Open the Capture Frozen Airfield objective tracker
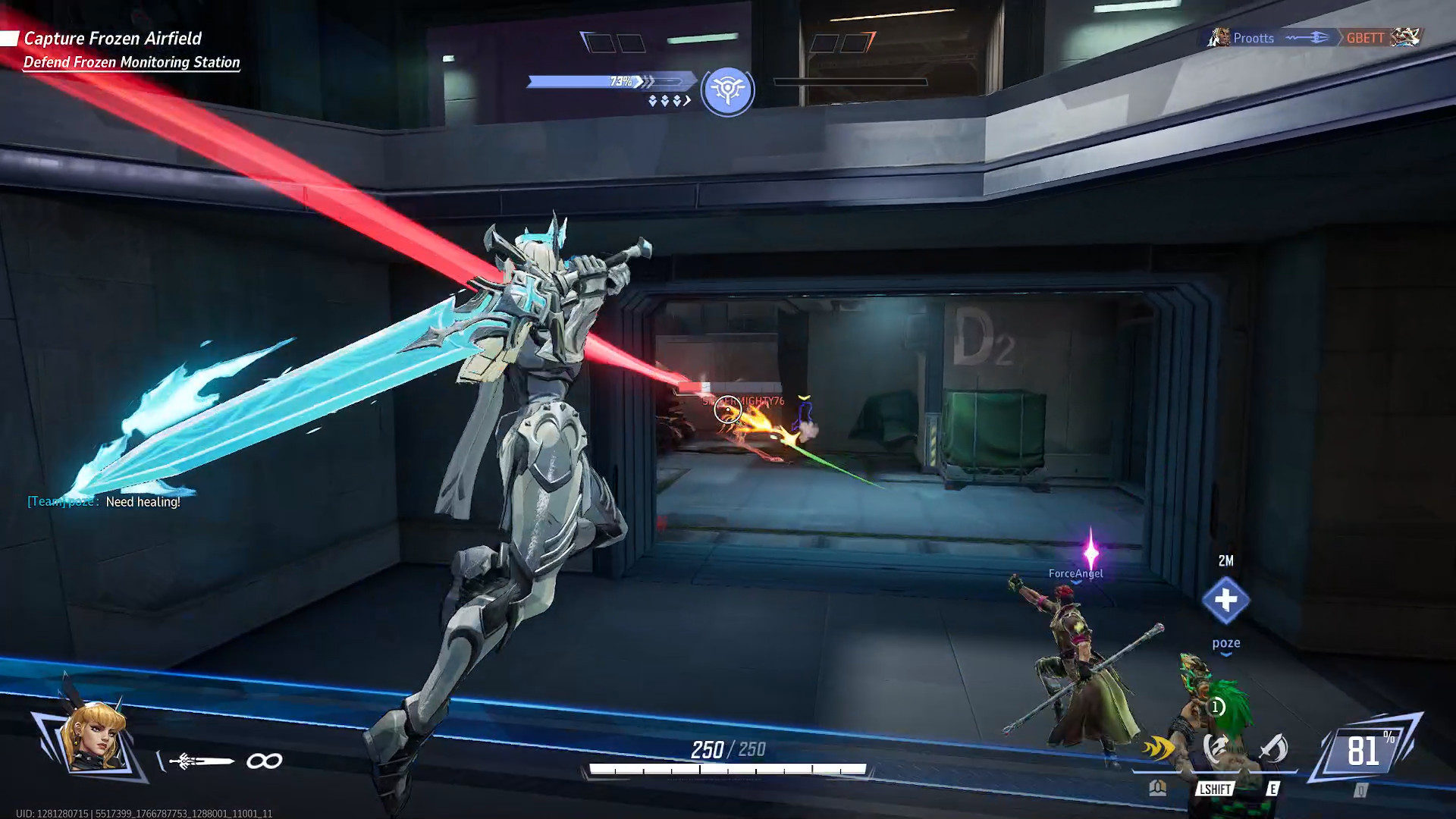1456x819 pixels. 112,39
